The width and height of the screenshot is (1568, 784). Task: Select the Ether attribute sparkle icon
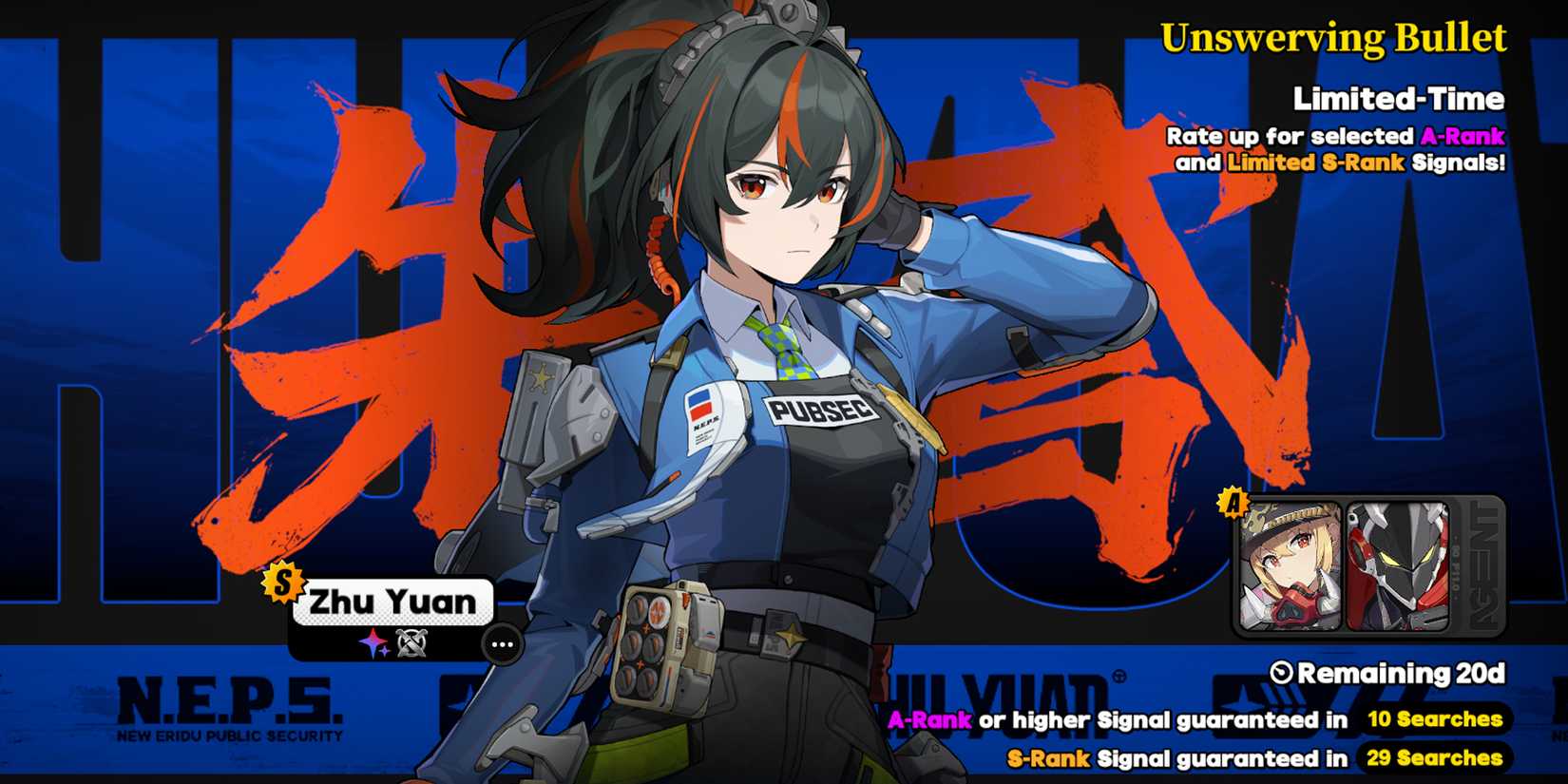tap(371, 644)
